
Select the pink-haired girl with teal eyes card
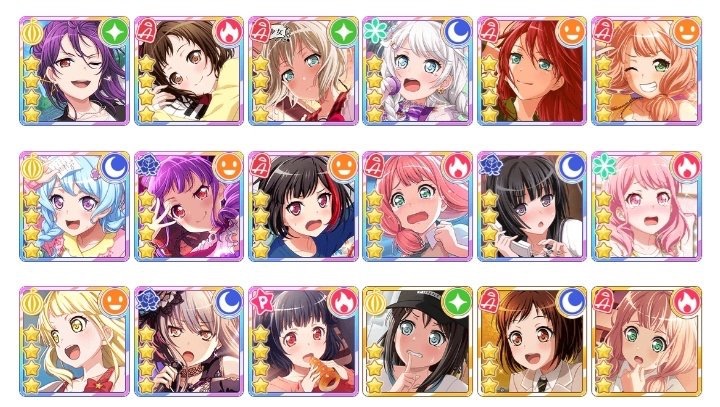pos(418,206)
